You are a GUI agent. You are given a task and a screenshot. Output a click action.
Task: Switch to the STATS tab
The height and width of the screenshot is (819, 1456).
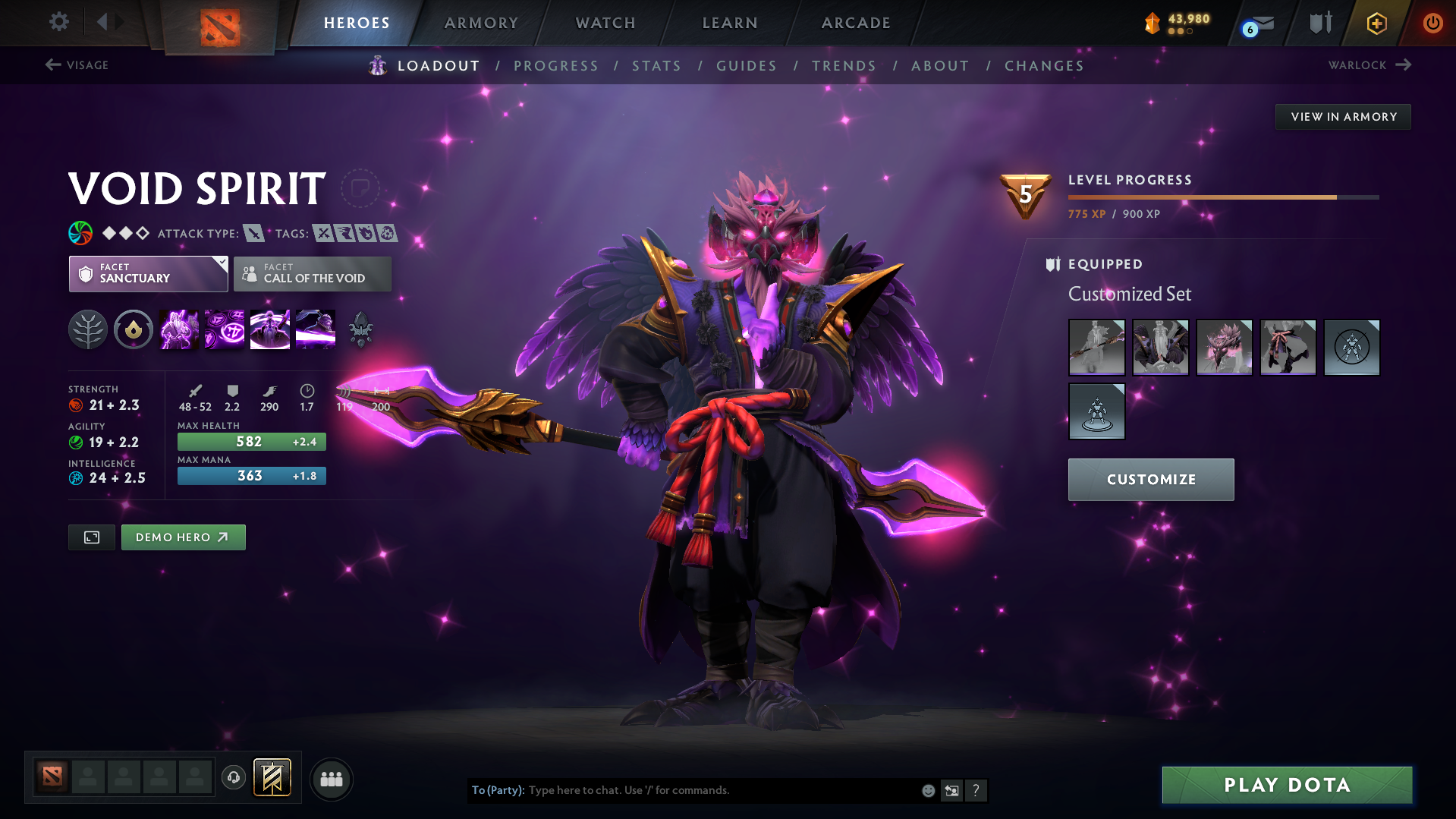click(656, 65)
